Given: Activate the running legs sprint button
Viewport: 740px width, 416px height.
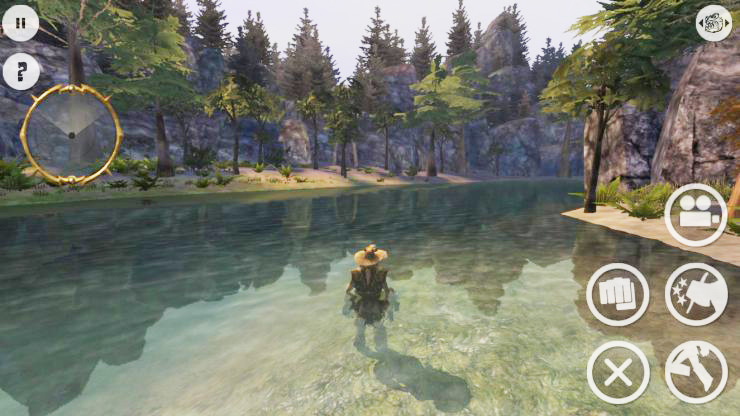Looking at the screenshot, I should 696,372.
